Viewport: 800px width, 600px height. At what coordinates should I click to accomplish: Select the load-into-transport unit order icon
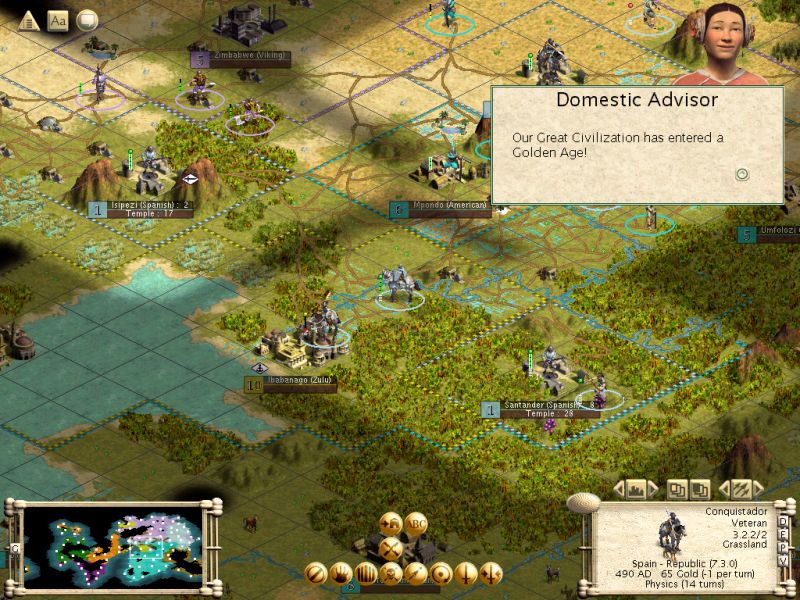[x=391, y=523]
